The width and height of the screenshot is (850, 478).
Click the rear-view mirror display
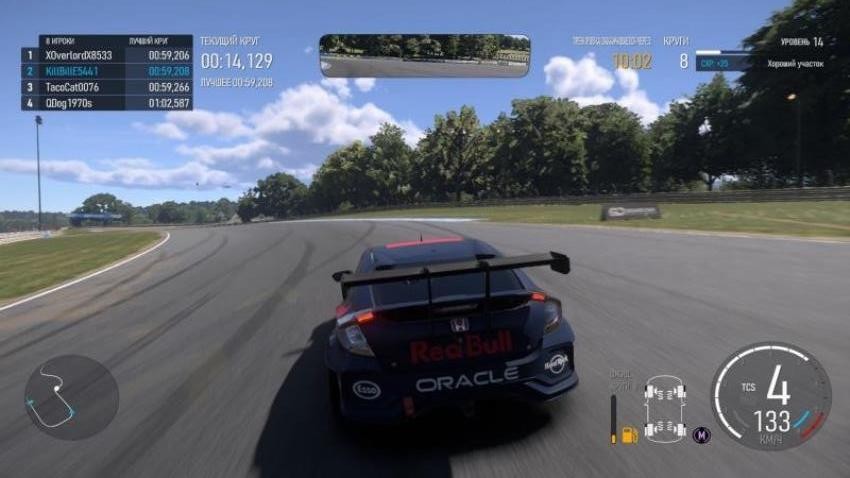coord(424,55)
